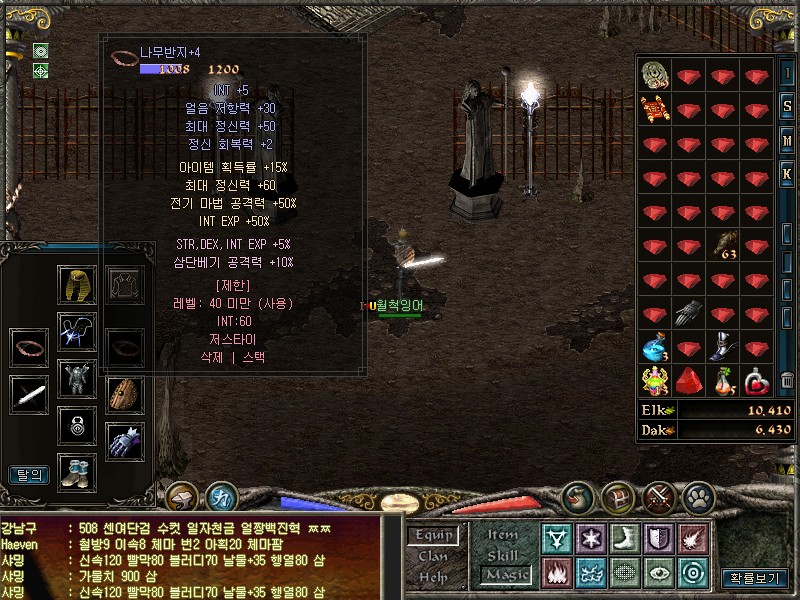800x600 pixels.
Task: Click the paw print round button
Action: (698, 496)
